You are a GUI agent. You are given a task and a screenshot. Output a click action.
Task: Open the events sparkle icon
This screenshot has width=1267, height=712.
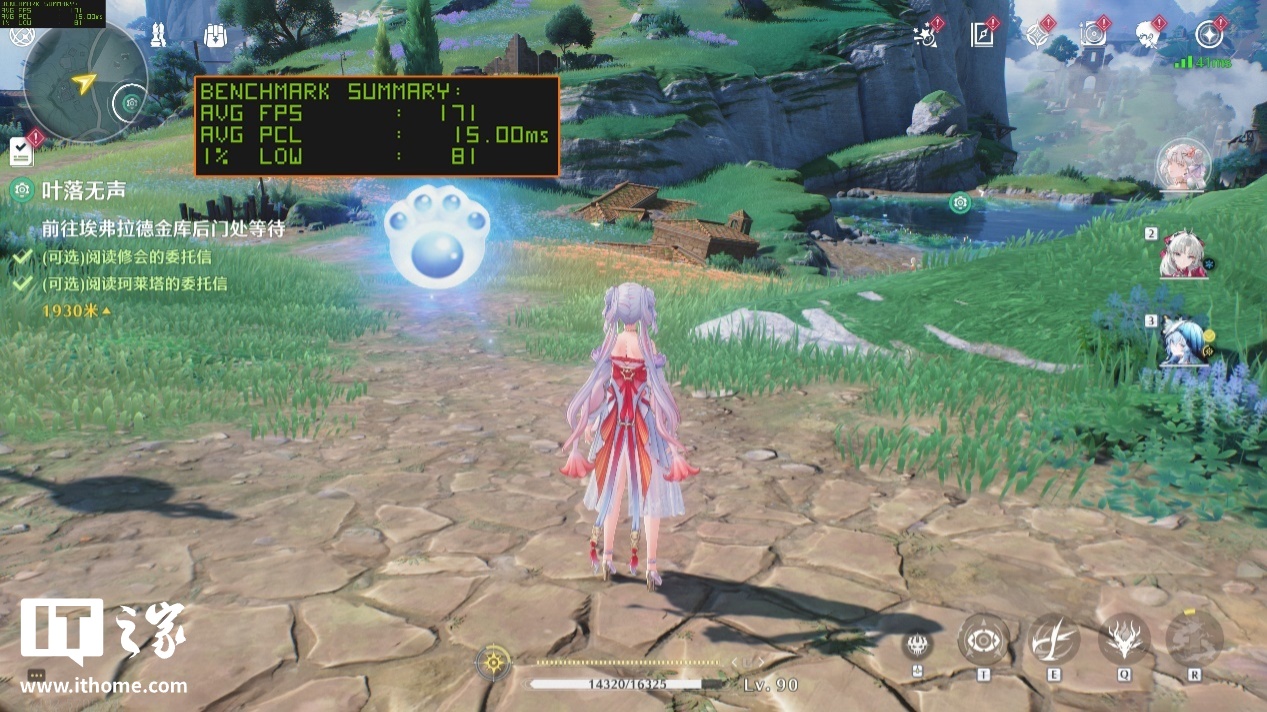[925, 36]
